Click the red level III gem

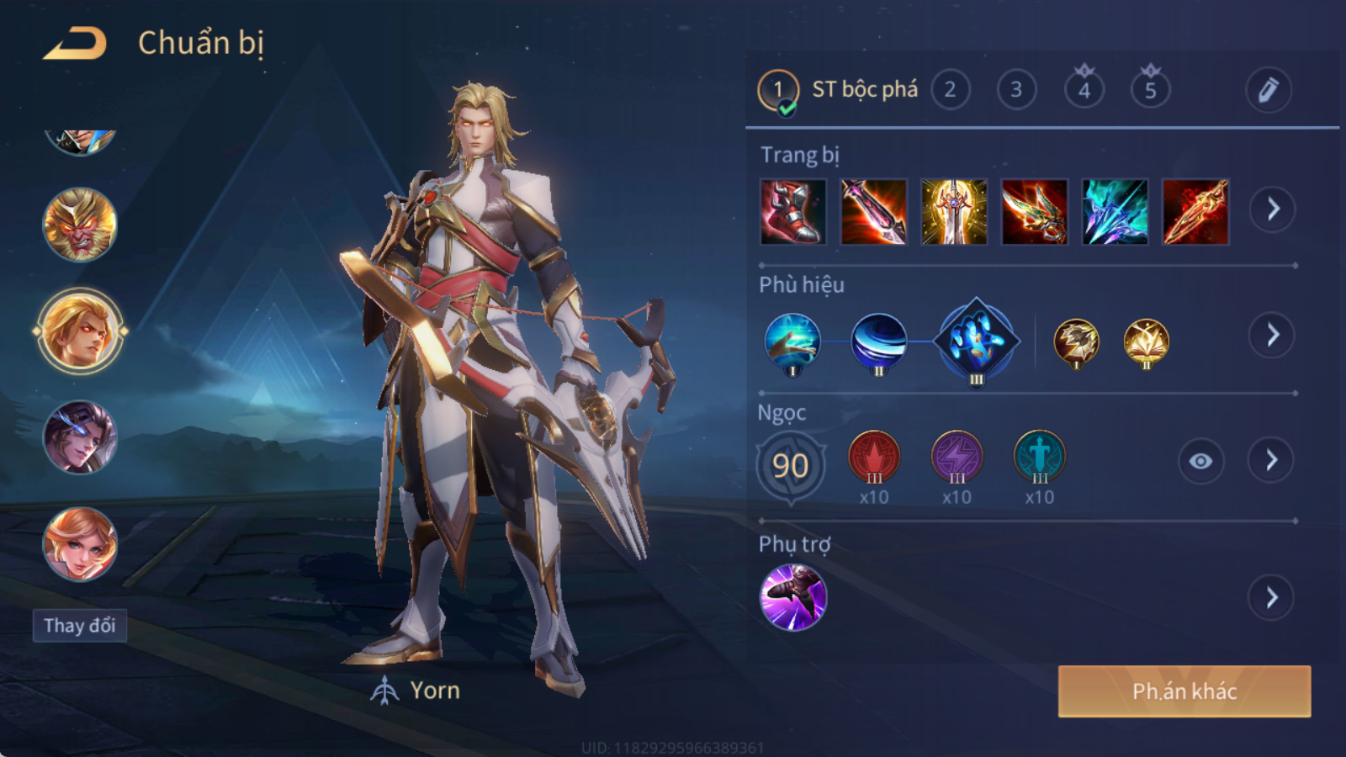click(x=874, y=458)
